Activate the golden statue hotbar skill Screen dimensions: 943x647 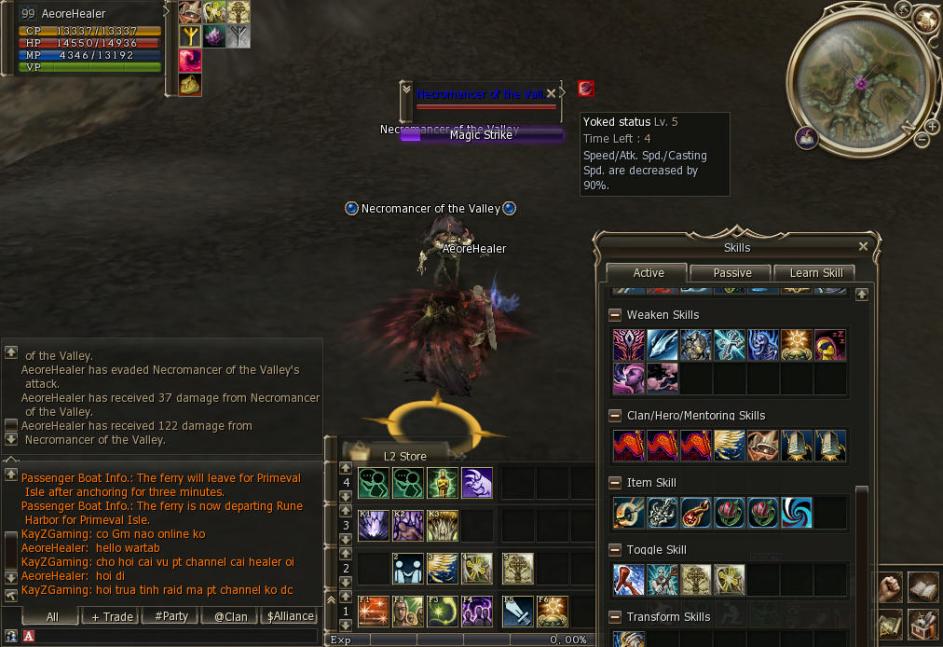(441, 483)
